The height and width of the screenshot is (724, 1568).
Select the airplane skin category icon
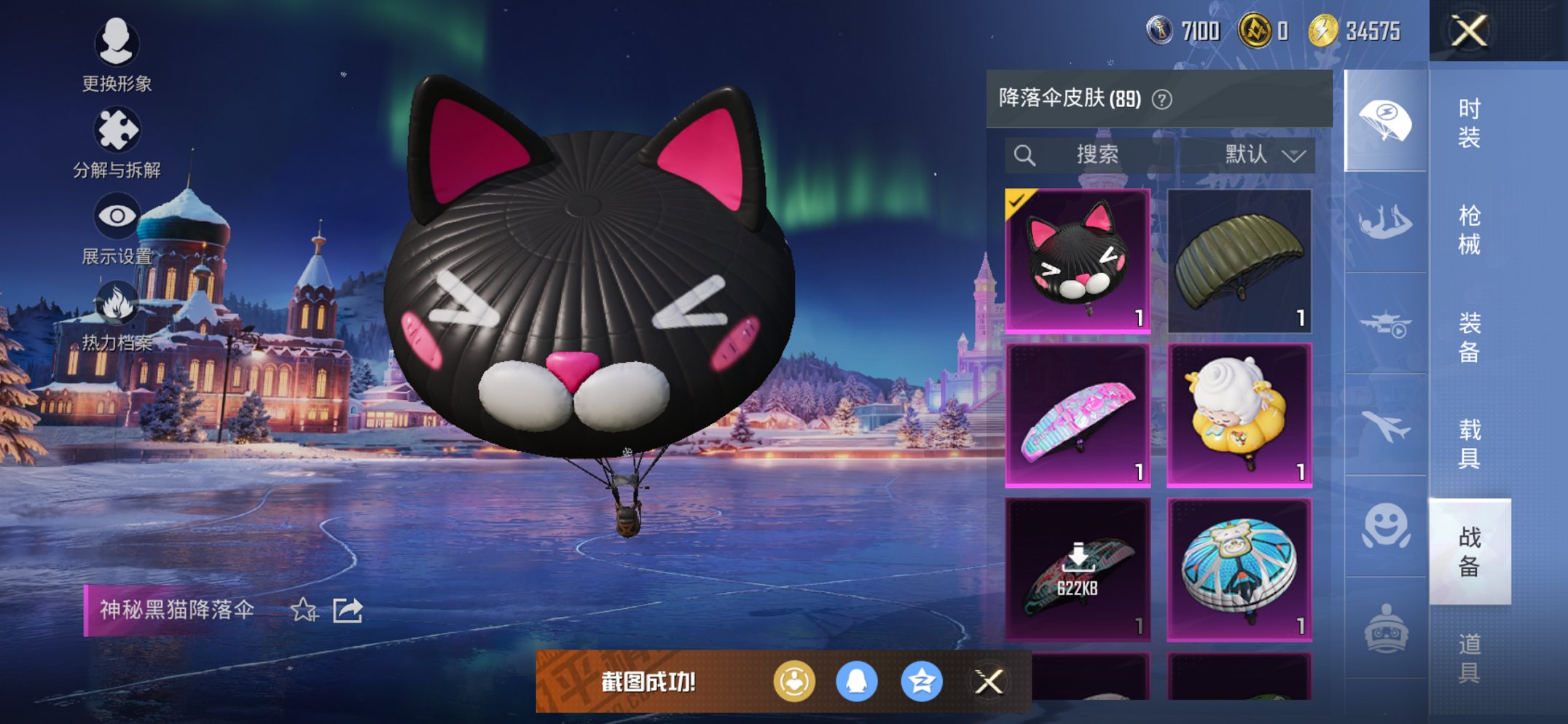pos(1385,422)
